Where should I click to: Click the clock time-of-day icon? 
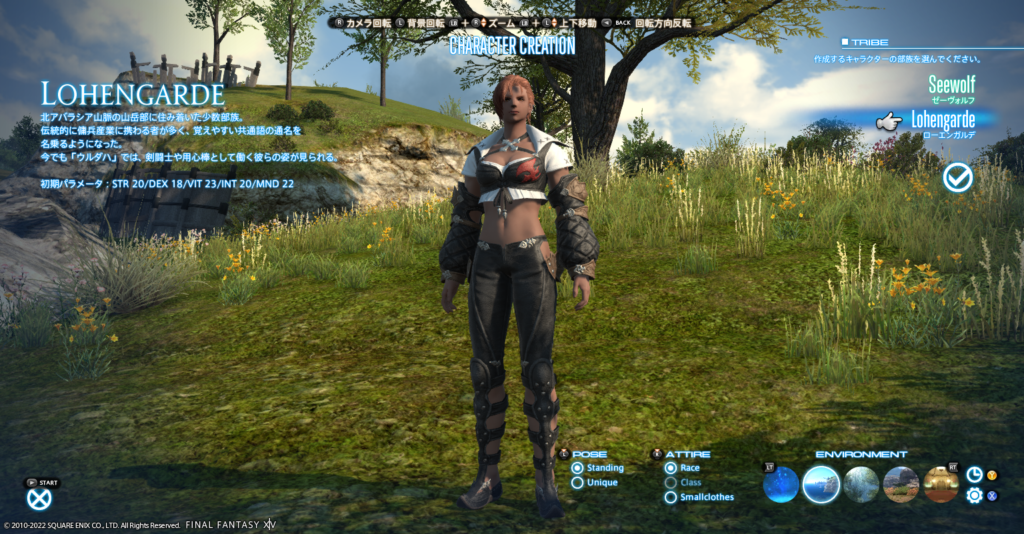(974, 475)
